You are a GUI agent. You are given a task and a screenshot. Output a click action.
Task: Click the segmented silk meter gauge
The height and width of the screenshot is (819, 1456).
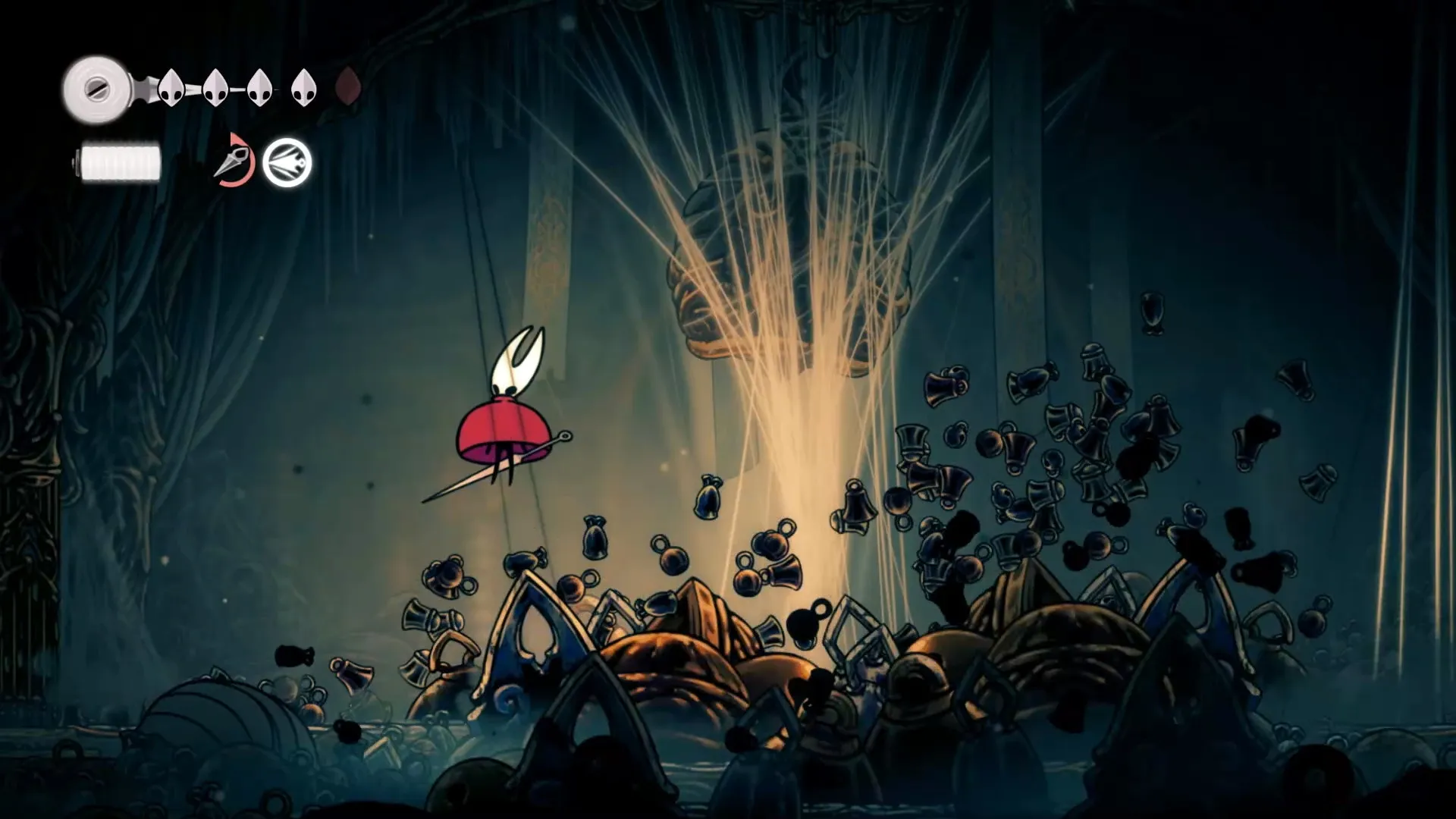(121, 162)
